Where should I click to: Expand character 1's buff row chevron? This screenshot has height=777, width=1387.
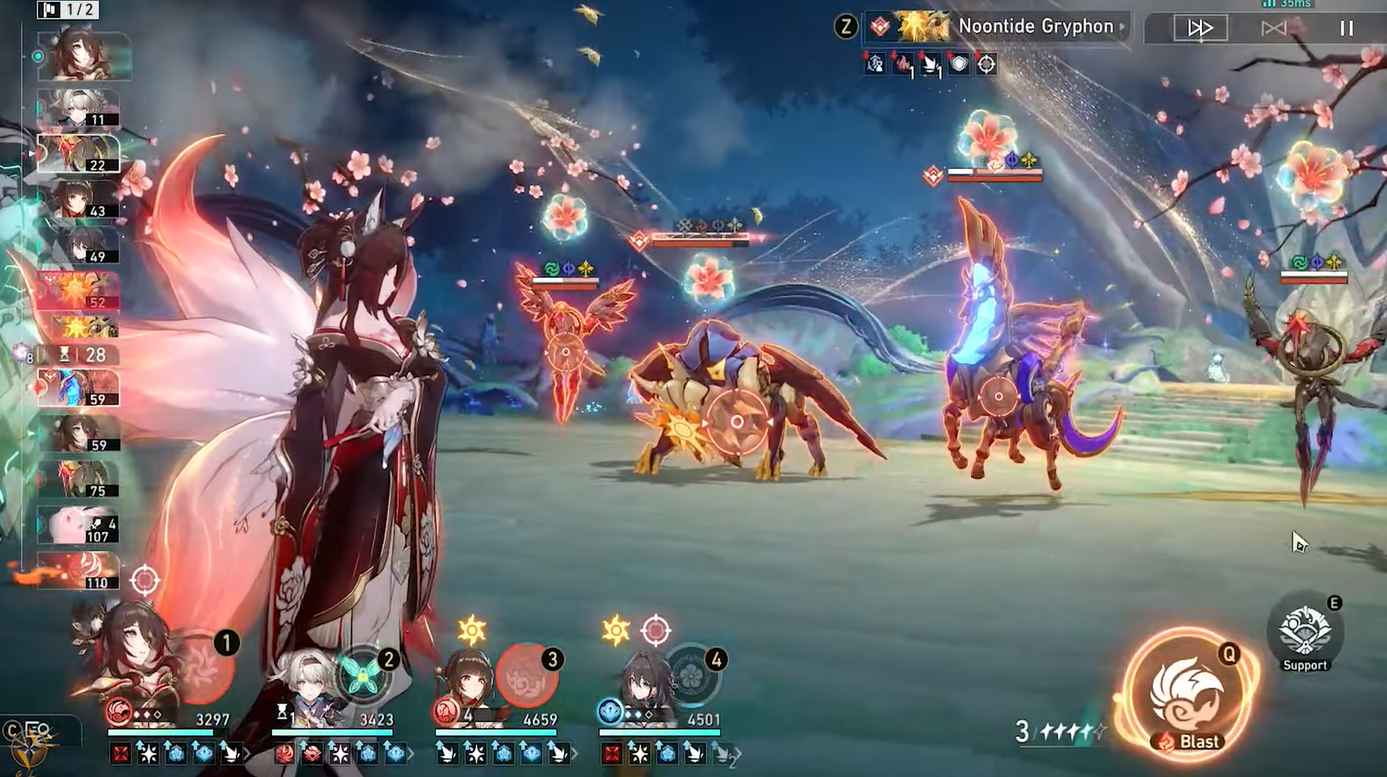click(245, 753)
